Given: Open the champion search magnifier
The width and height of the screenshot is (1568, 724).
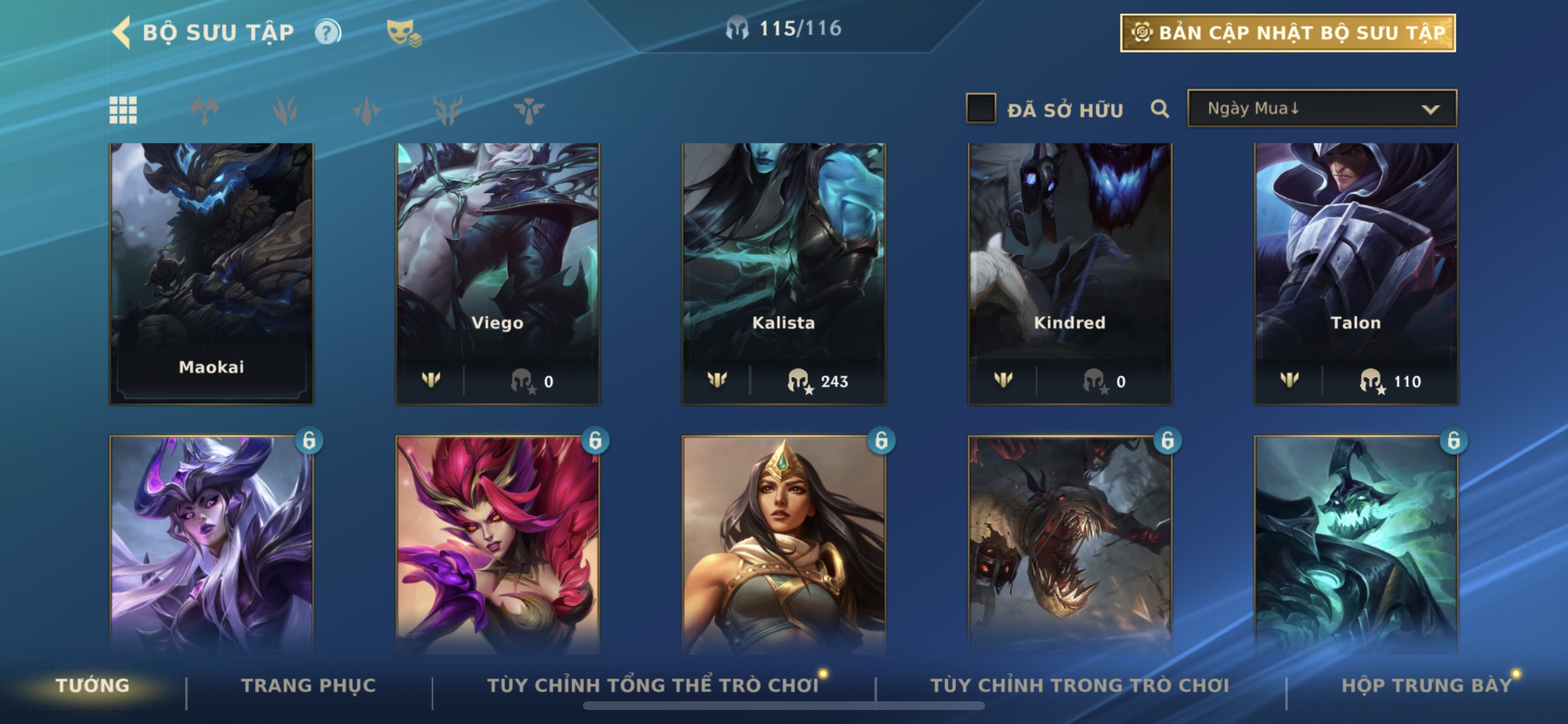Looking at the screenshot, I should click(1160, 109).
